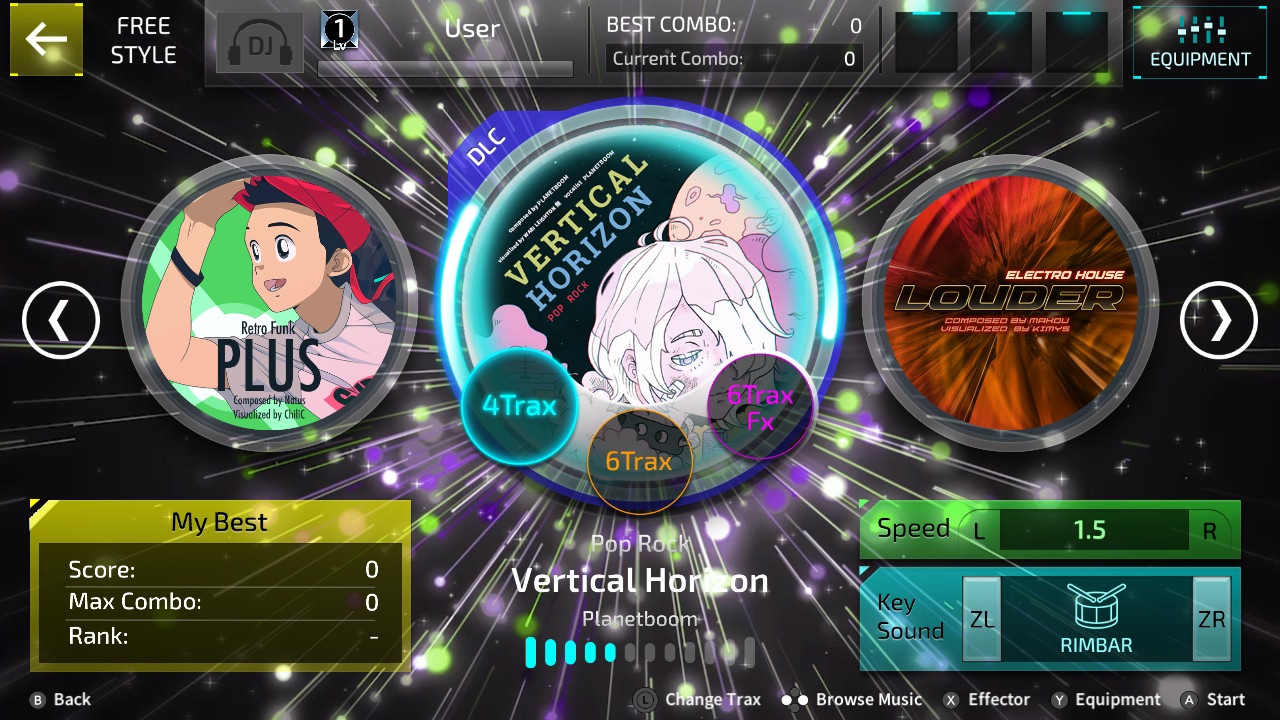Select the 4Trax difficulty mode
Image resolution: width=1280 pixels, height=720 pixels.
(519, 403)
